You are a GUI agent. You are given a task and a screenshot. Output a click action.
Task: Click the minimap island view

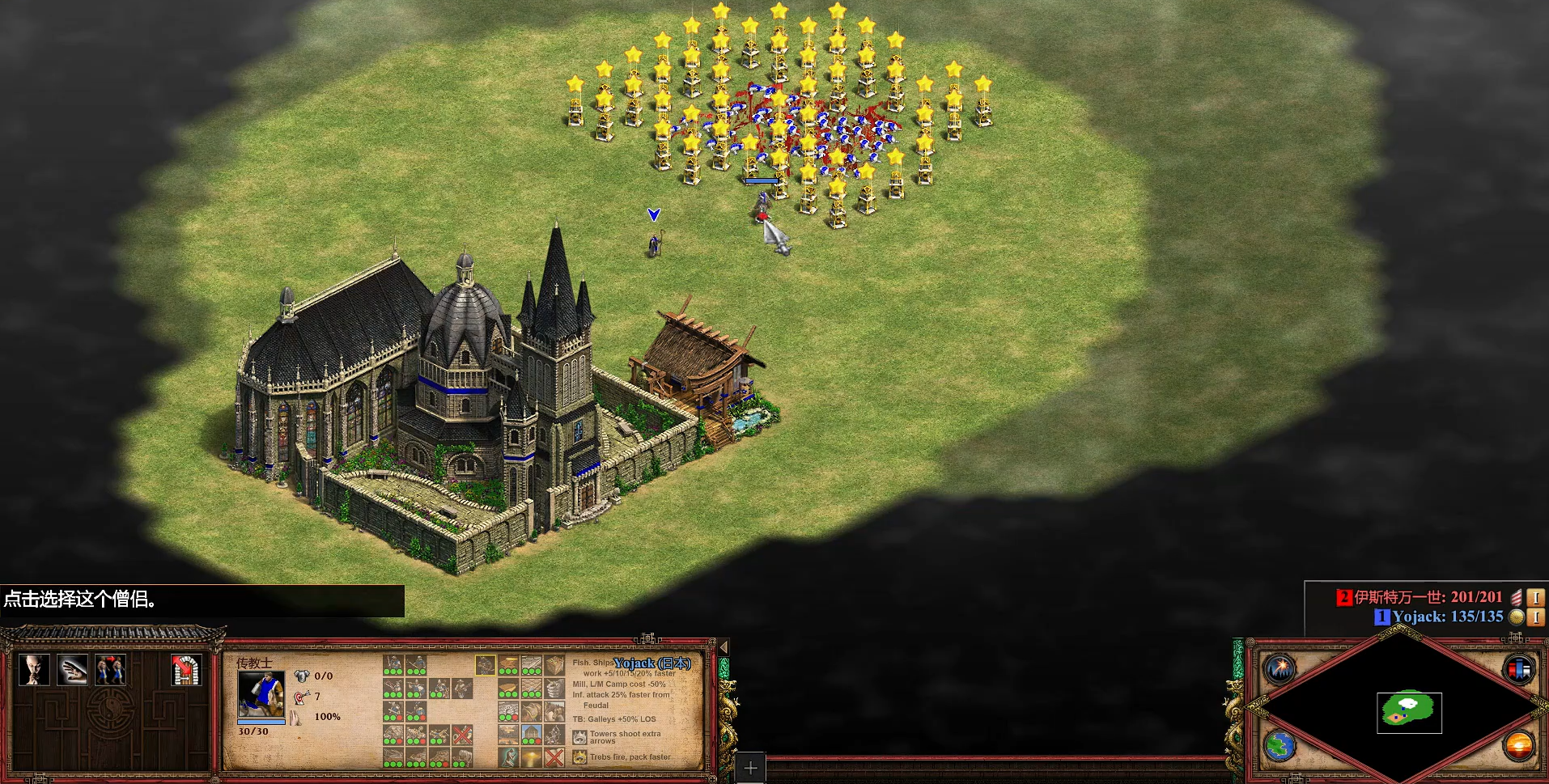(x=1409, y=711)
